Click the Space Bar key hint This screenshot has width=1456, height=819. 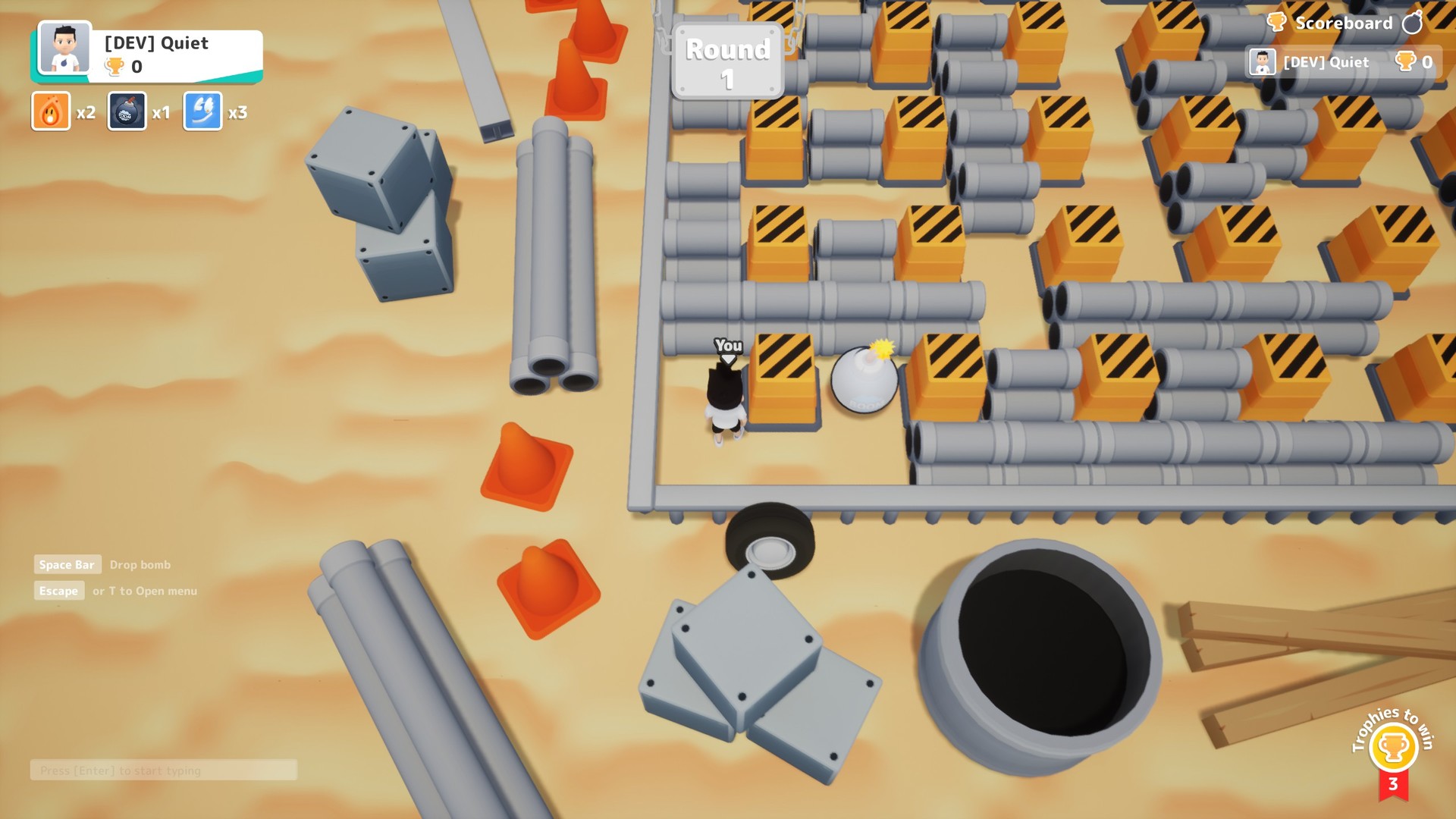tap(67, 564)
